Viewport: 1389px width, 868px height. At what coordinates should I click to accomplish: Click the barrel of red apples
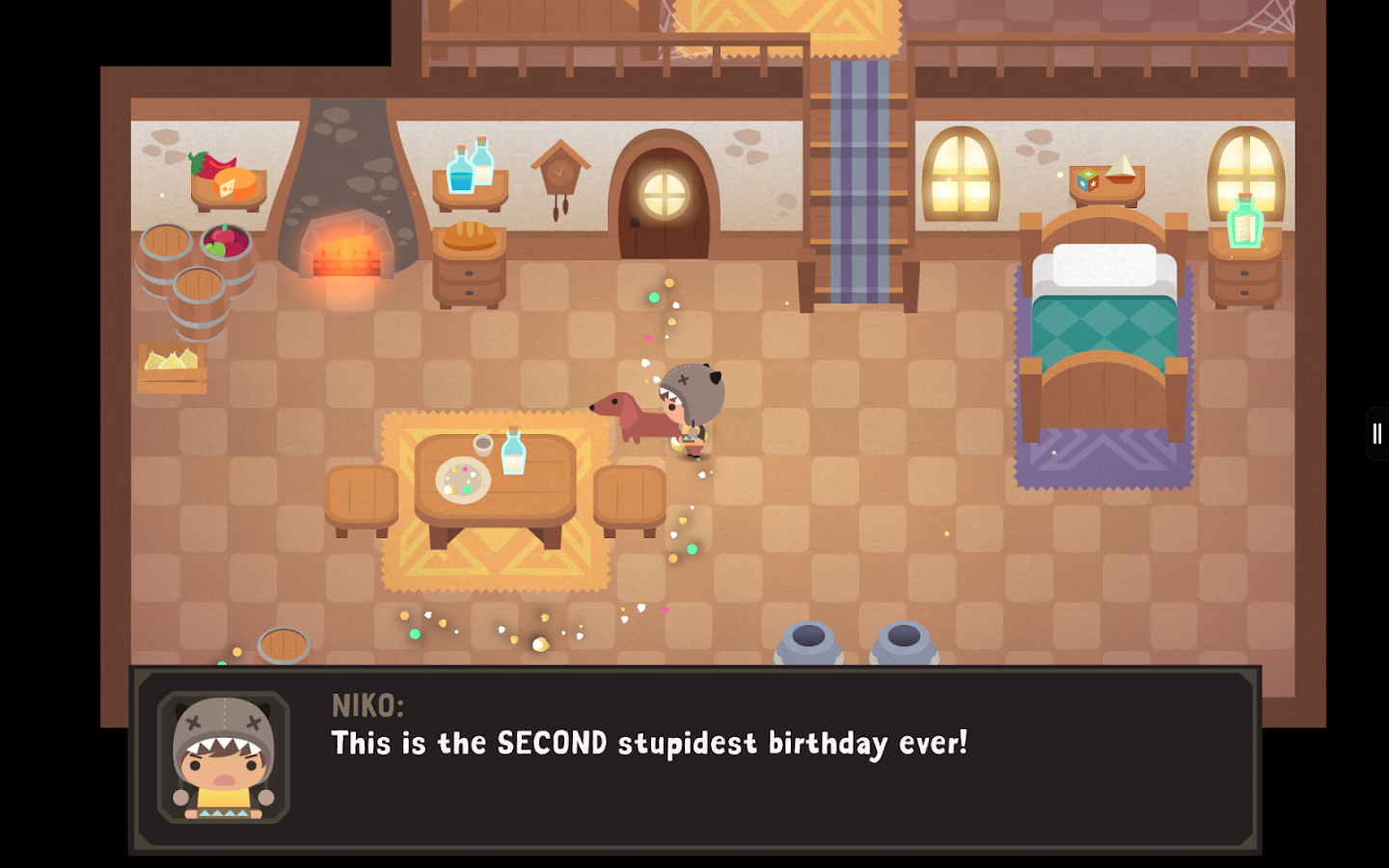point(224,239)
